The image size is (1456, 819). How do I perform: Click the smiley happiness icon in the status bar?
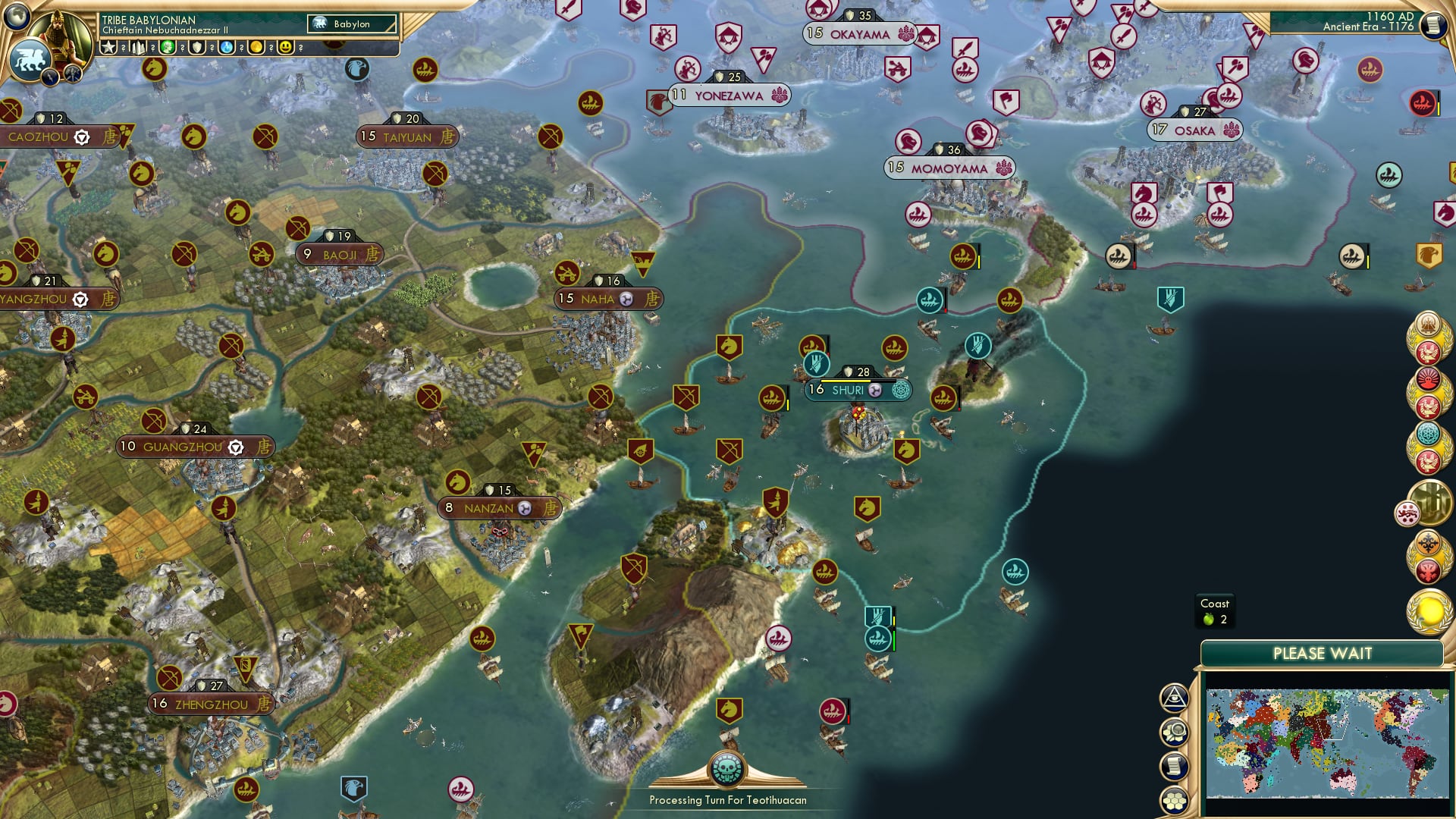pyautogui.click(x=285, y=47)
